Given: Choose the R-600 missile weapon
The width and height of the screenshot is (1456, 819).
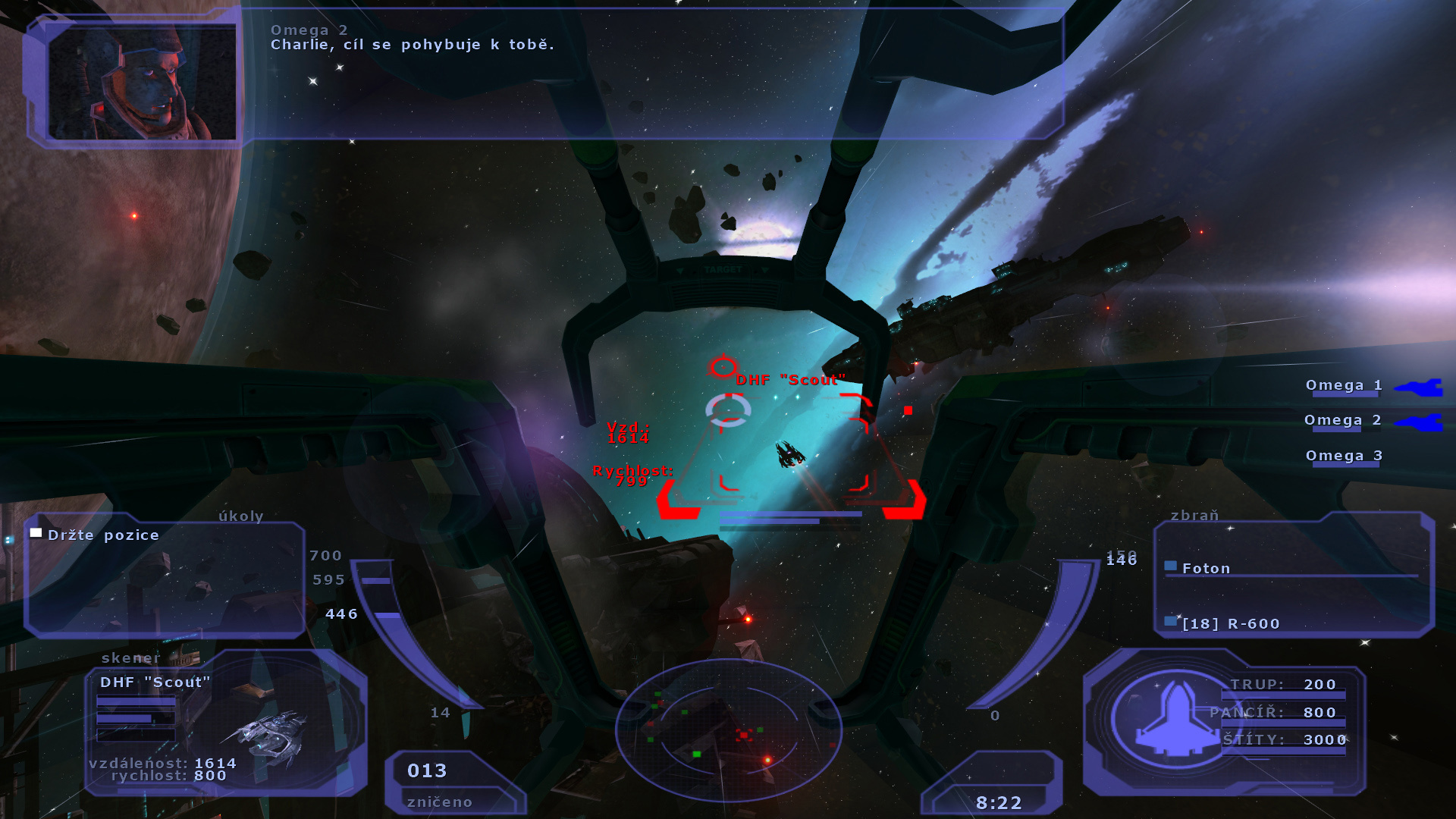Looking at the screenshot, I should tap(1230, 623).
